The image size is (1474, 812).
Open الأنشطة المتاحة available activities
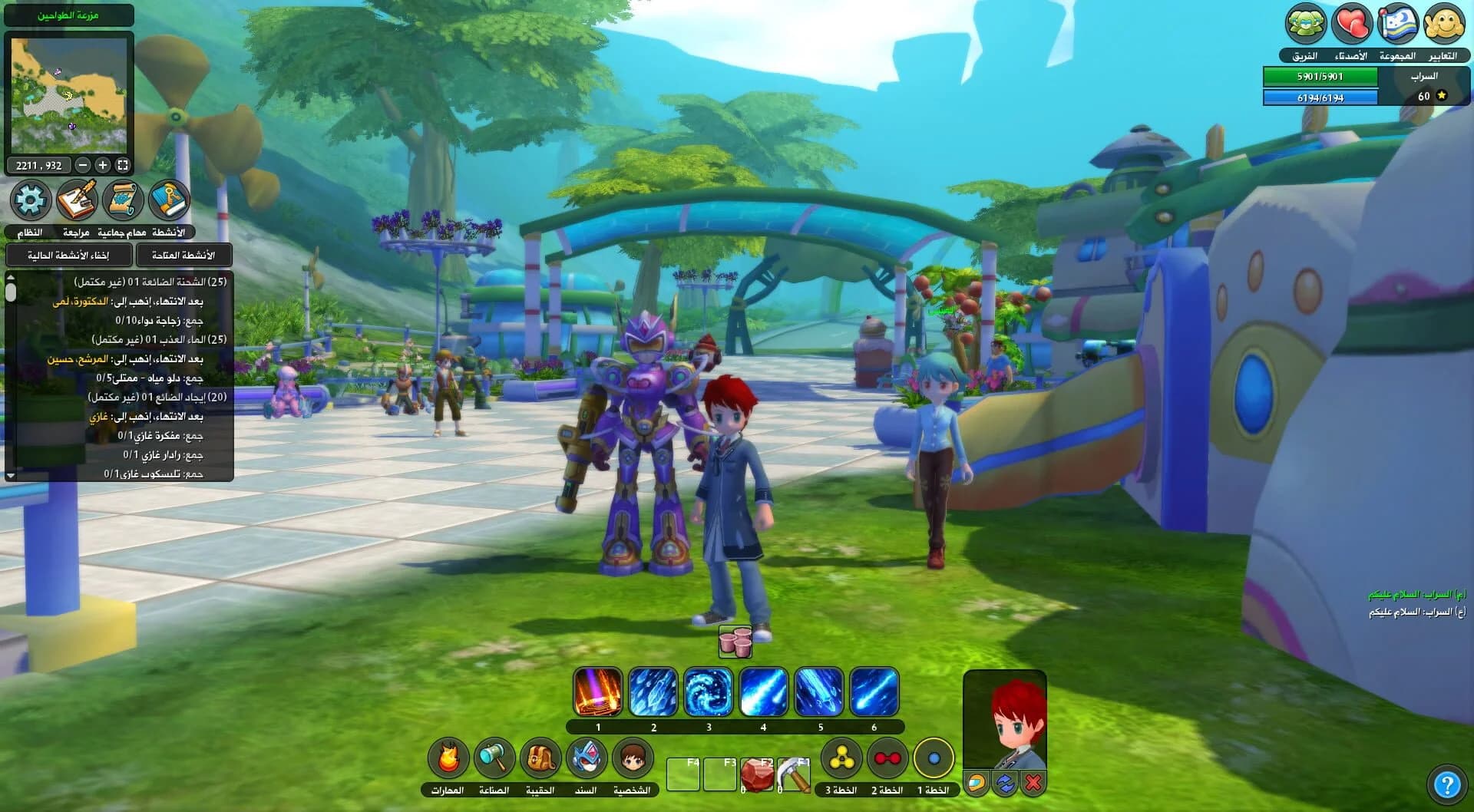[x=184, y=255]
